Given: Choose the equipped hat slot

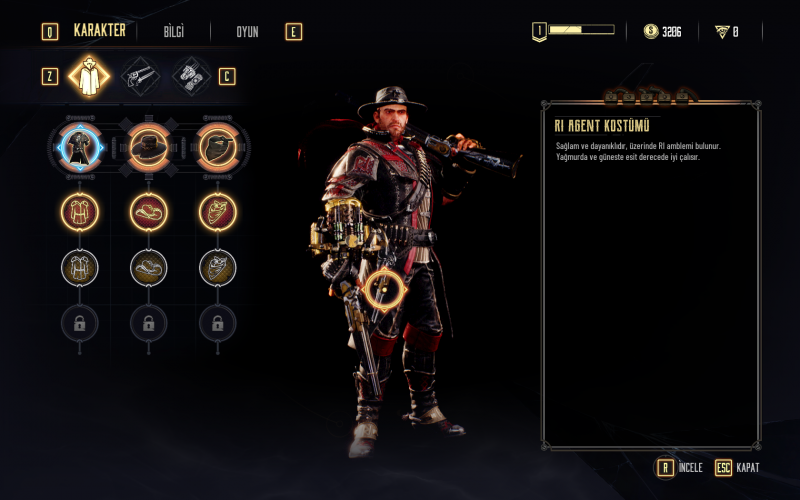Looking at the screenshot, I should point(148,148).
